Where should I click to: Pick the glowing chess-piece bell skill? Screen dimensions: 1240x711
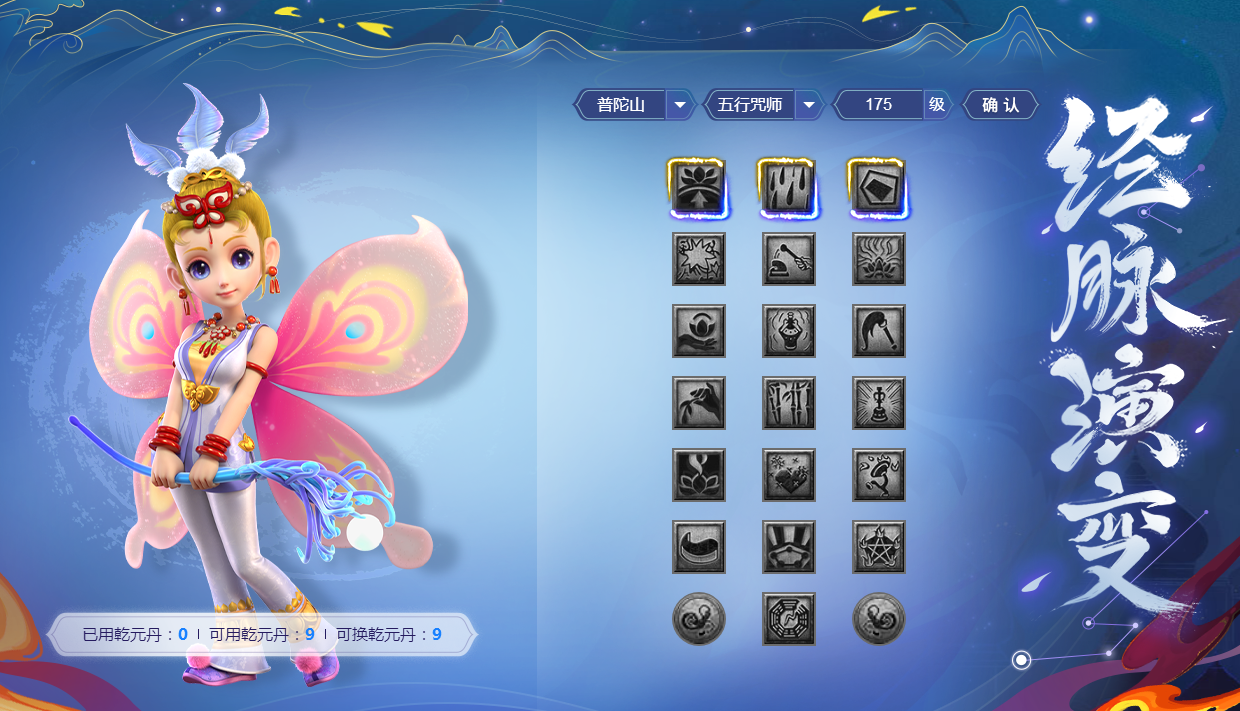[x=878, y=403]
